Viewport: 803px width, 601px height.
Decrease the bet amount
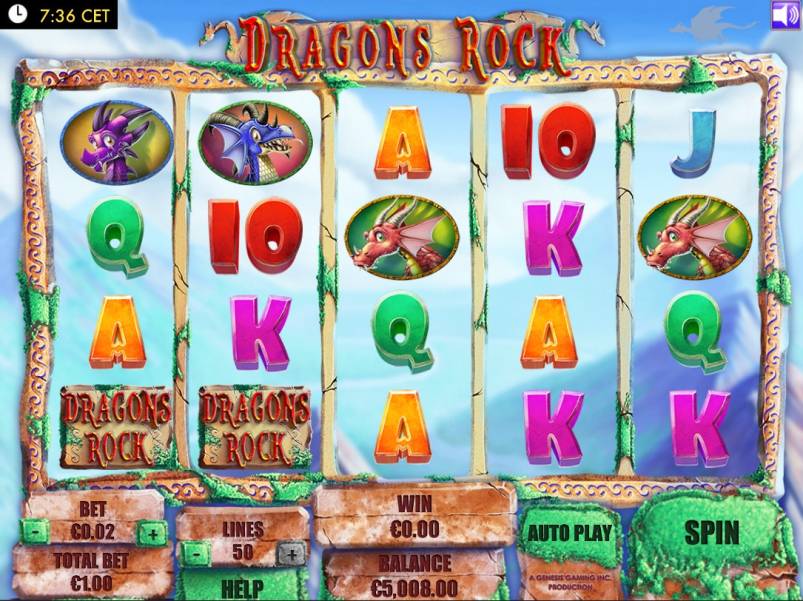(x=34, y=533)
